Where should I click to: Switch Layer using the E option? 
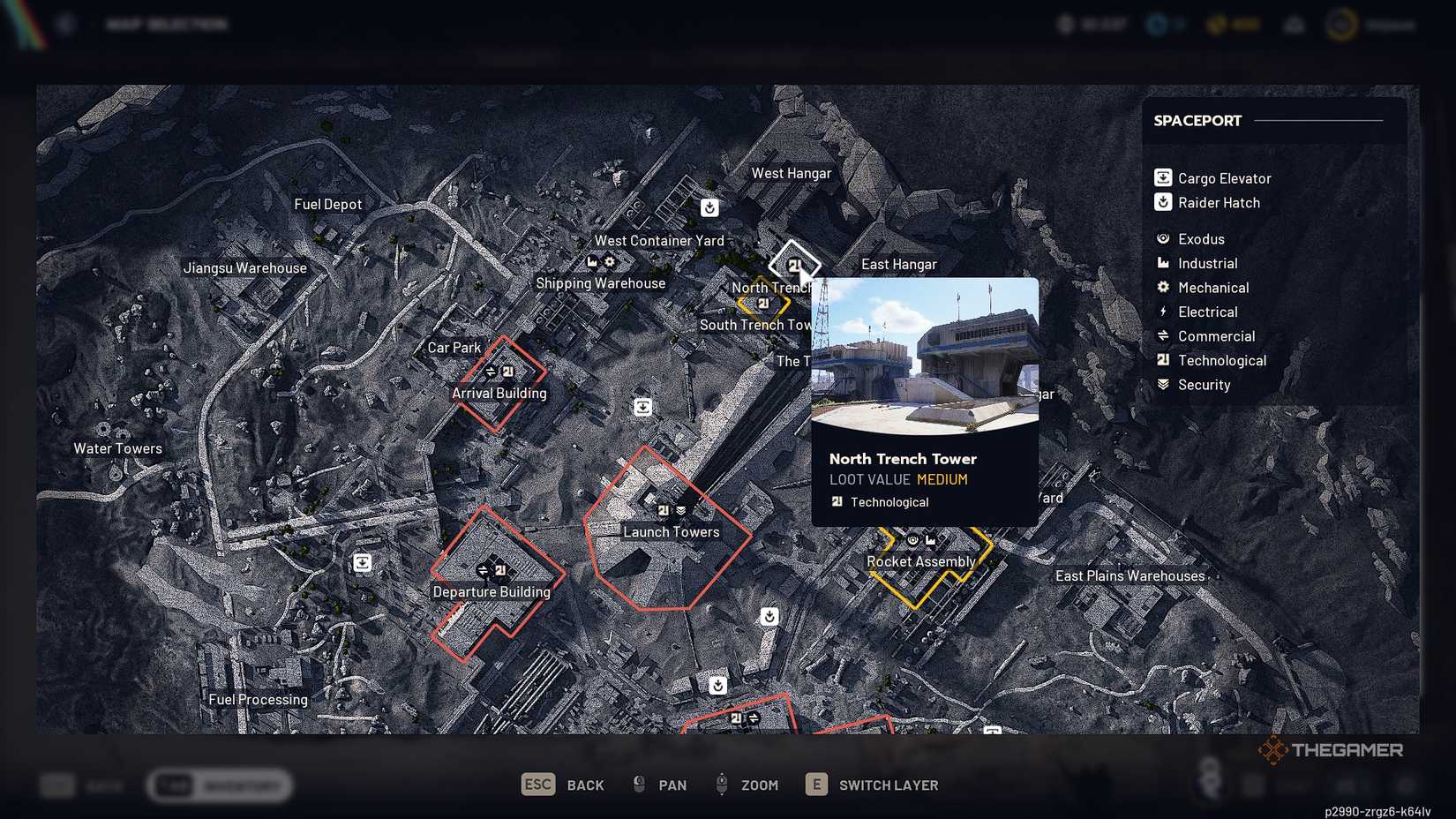point(815,785)
